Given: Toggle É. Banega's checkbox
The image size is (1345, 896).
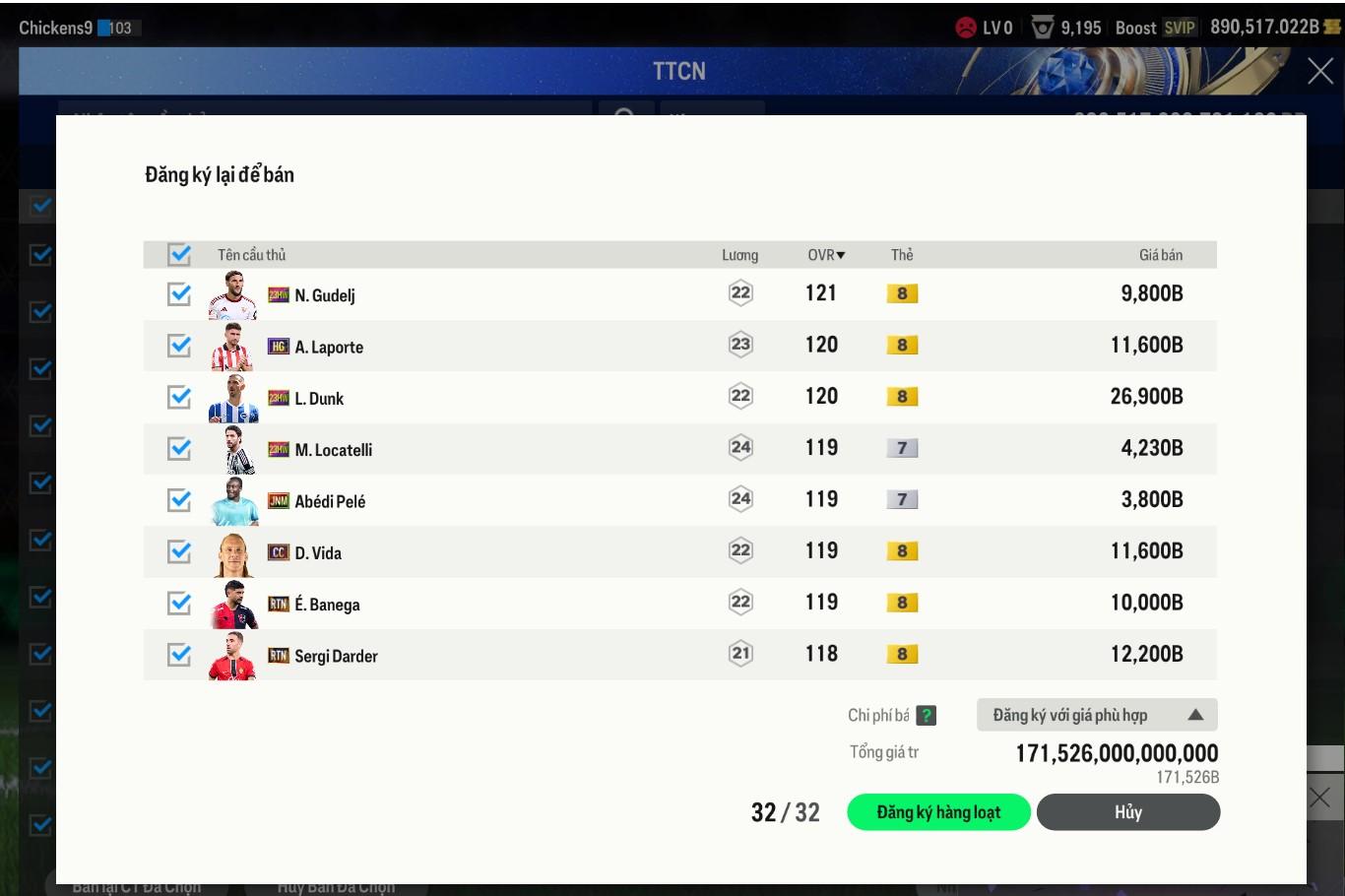Looking at the screenshot, I should [179, 603].
